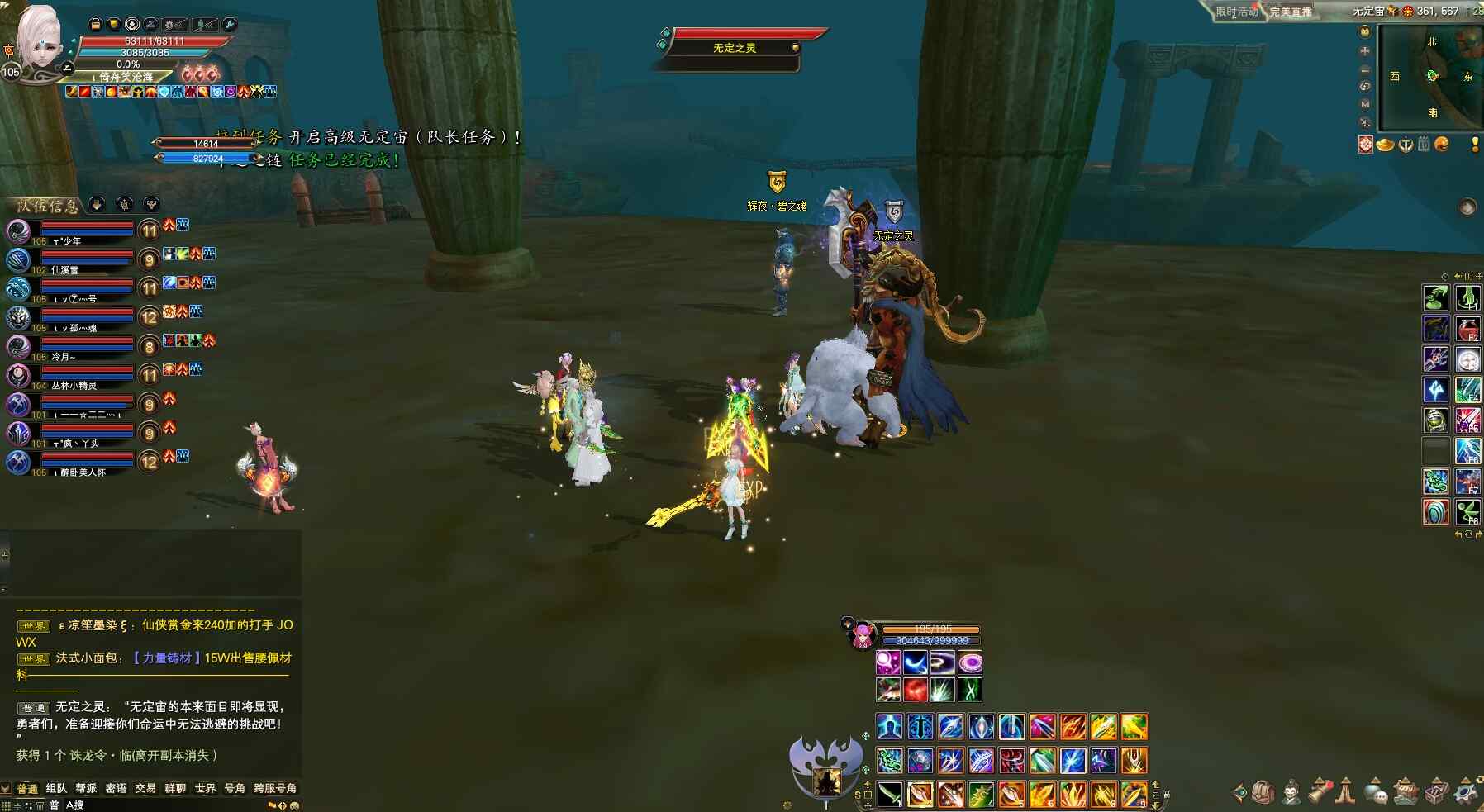Viewport: 1484px width, 812px height.
Task: Open the 帮派 chat channel tab
Action: (86, 788)
